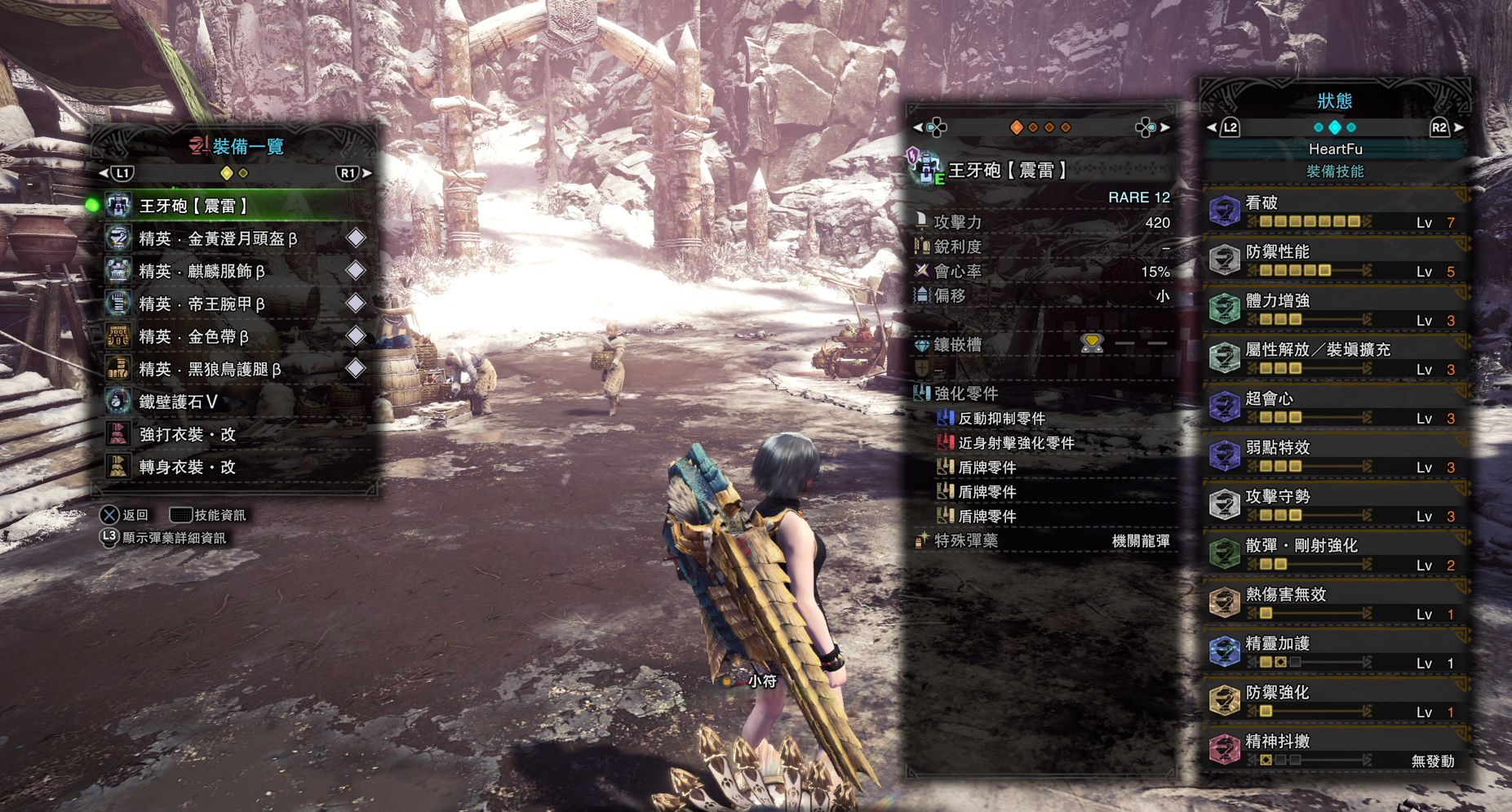The image size is (1512, 812).
Task: Select the 鐵壁護石V charm row
Action: point(178,402)
